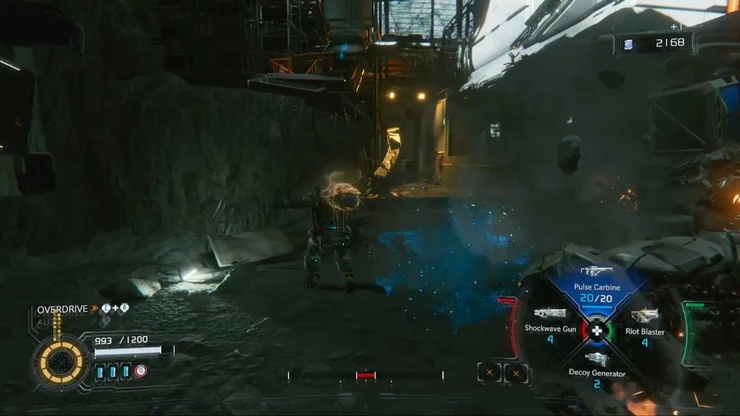Select the Pulse Carbine weapon
The width and height of the screenshot is (740, 416).
[x=596, y=286]
